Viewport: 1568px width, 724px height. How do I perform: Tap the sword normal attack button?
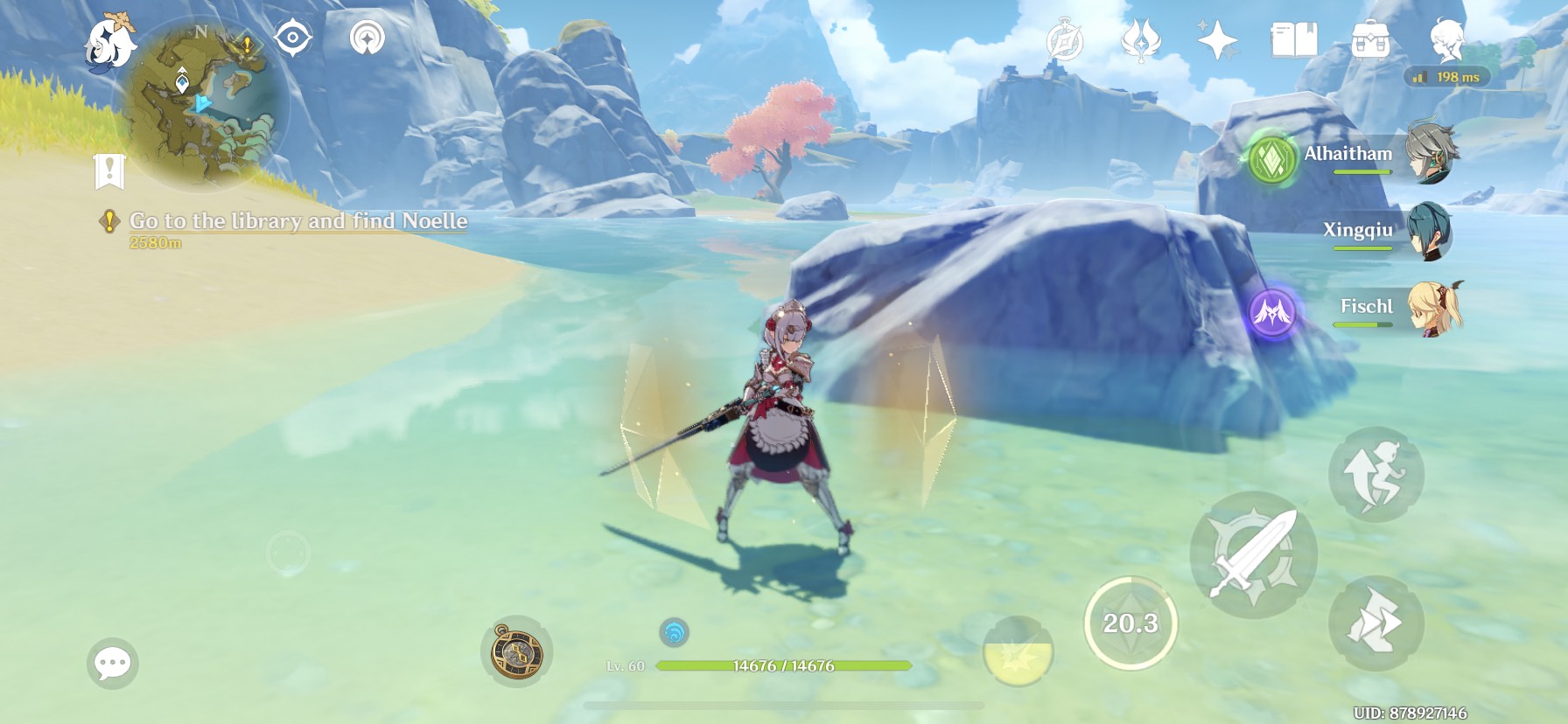pyautogui.click(x=1253, y=554)
